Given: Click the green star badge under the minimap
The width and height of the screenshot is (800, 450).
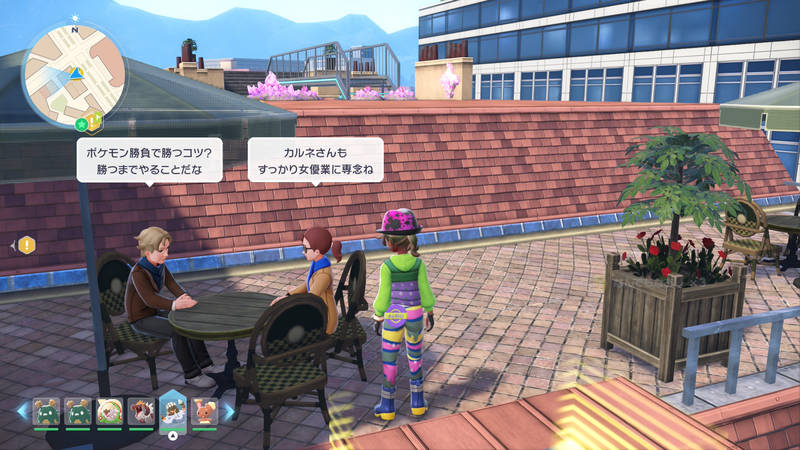Looking at the screenshot, I should click(x=81, y=124).
